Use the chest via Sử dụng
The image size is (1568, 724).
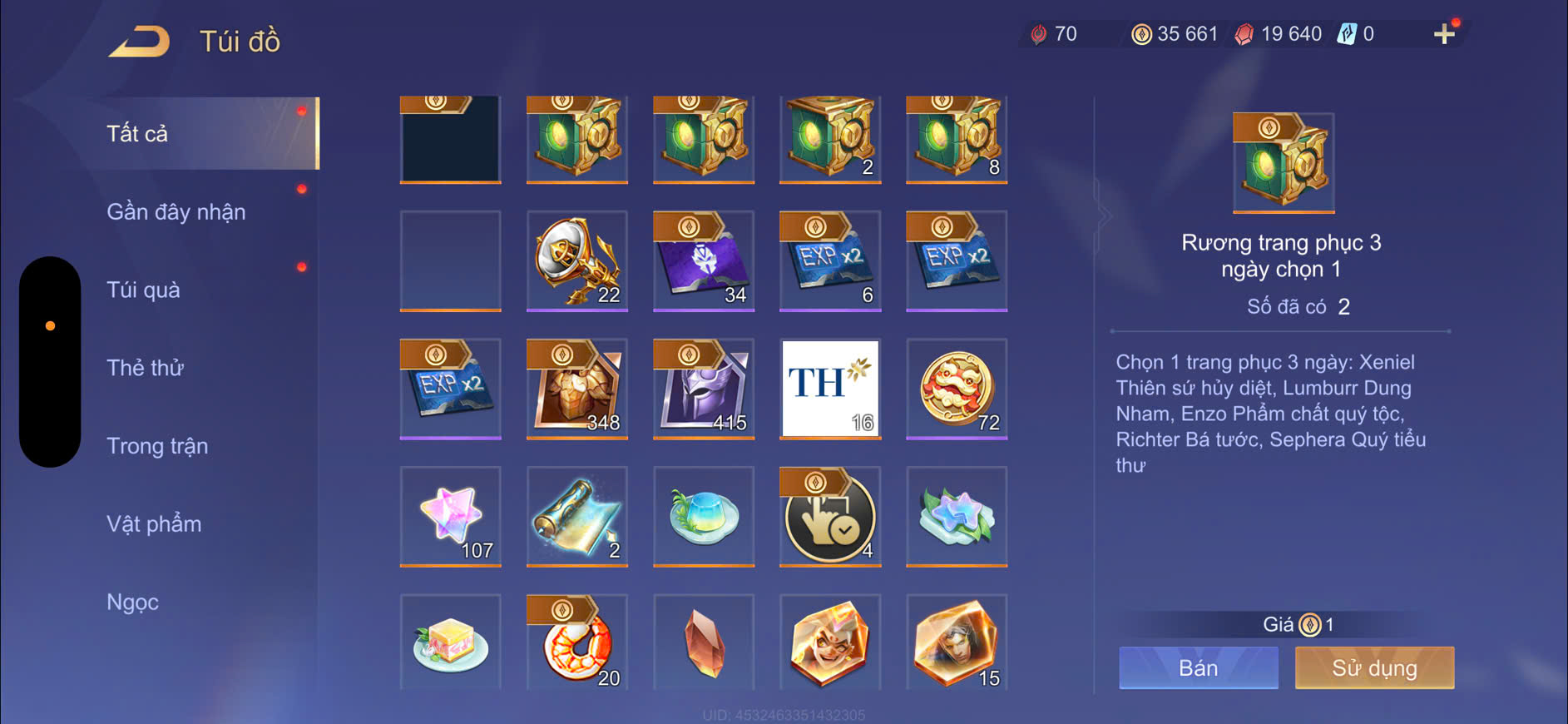1374,667
